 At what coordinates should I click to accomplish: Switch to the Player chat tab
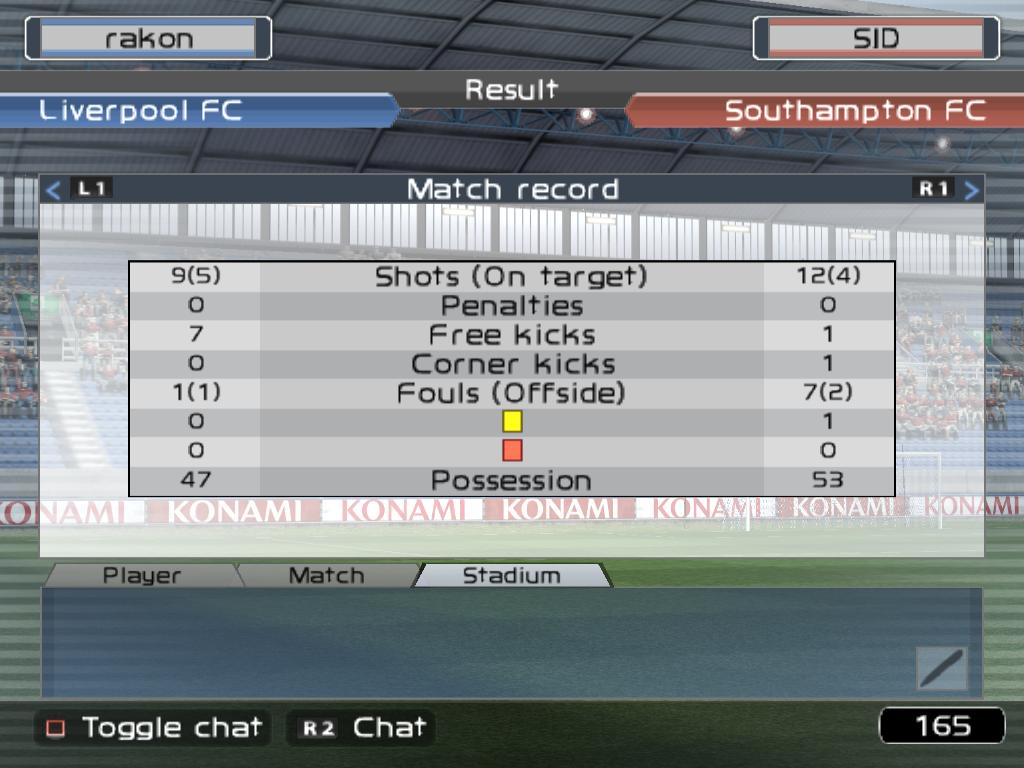click(x=142, y=575)
